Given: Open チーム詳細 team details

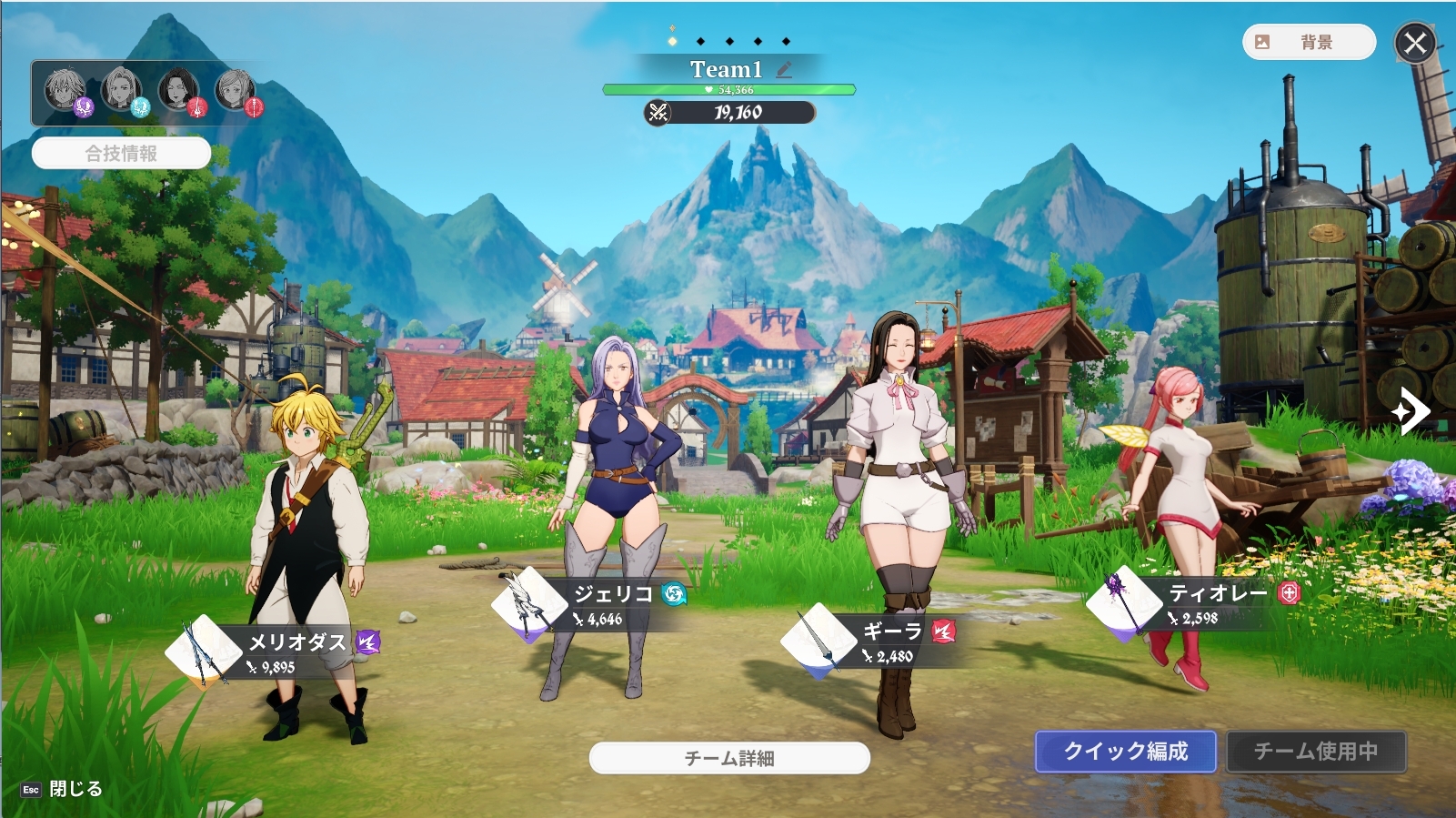Looking at the screenshot, I should click(729, 758).
